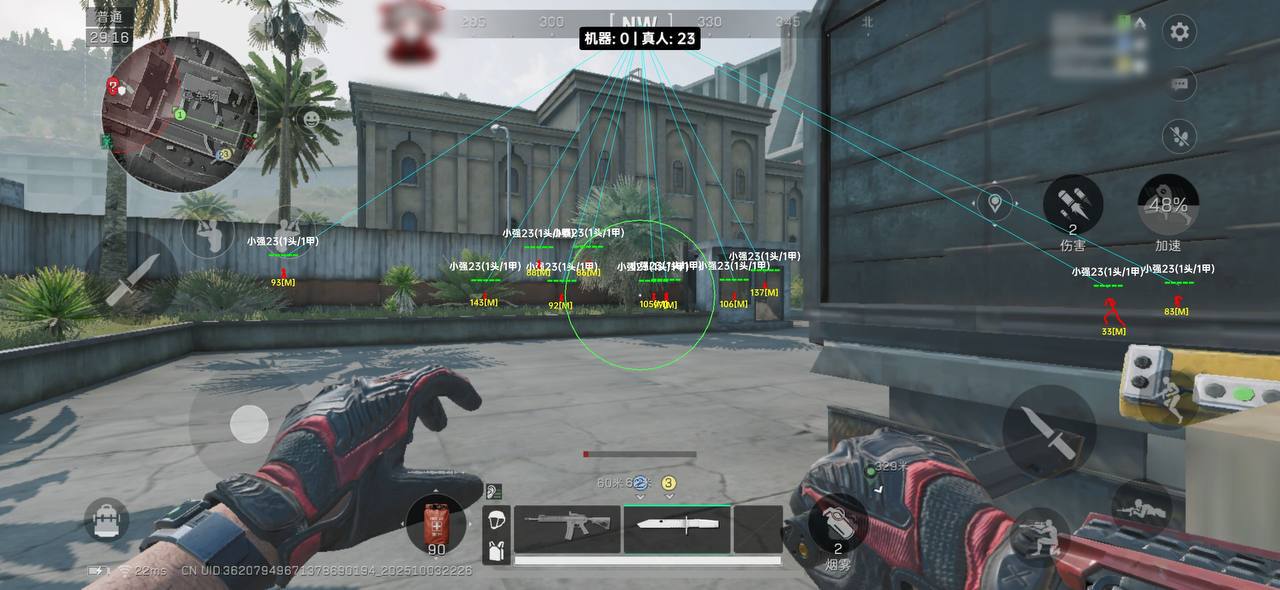Tap the helmet armor status icon
Image resolution: width=1280 pixels, height=590 pixels.
pos(497,519)
